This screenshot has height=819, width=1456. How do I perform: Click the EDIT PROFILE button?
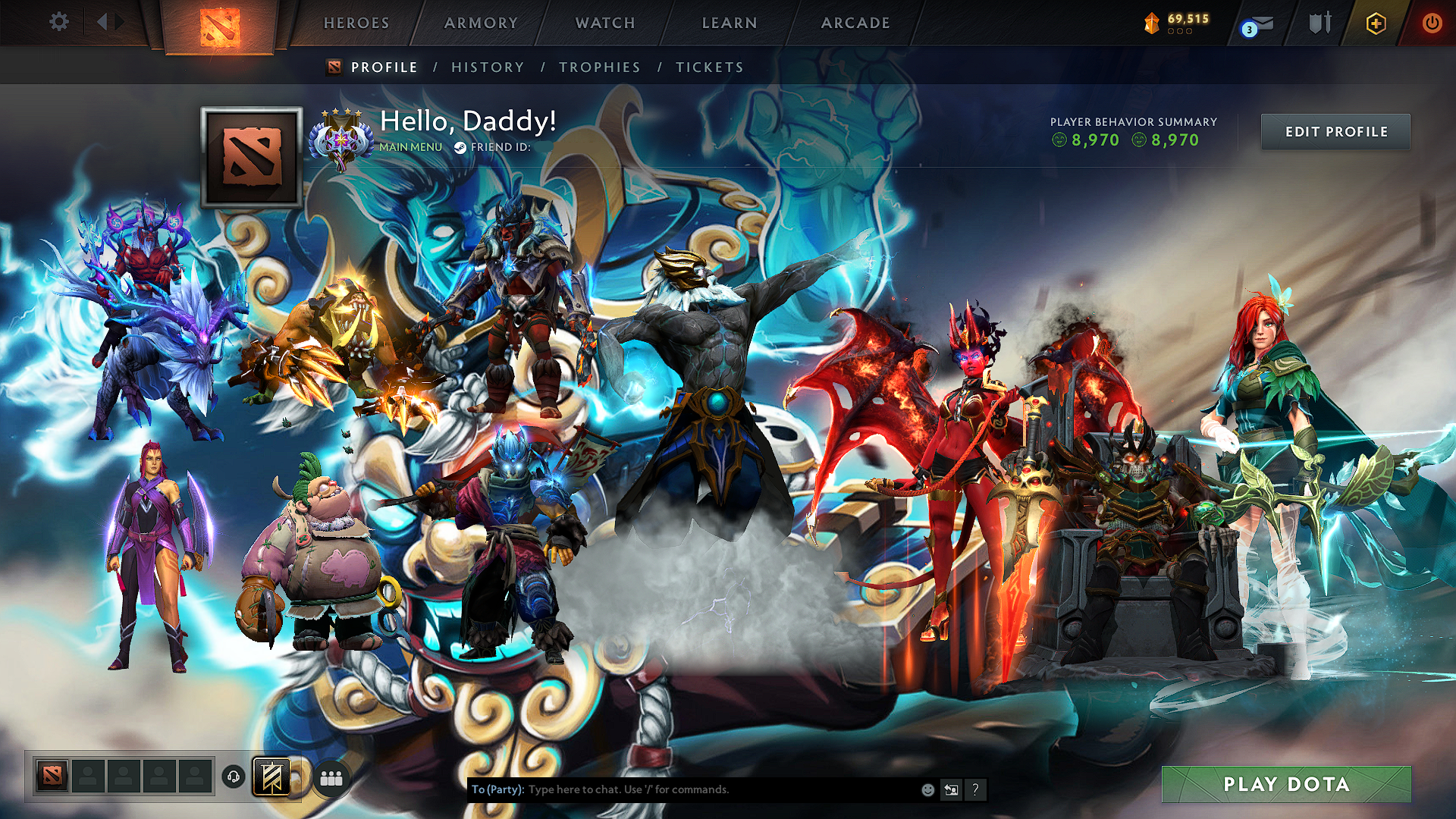(x=1335, y=131)
